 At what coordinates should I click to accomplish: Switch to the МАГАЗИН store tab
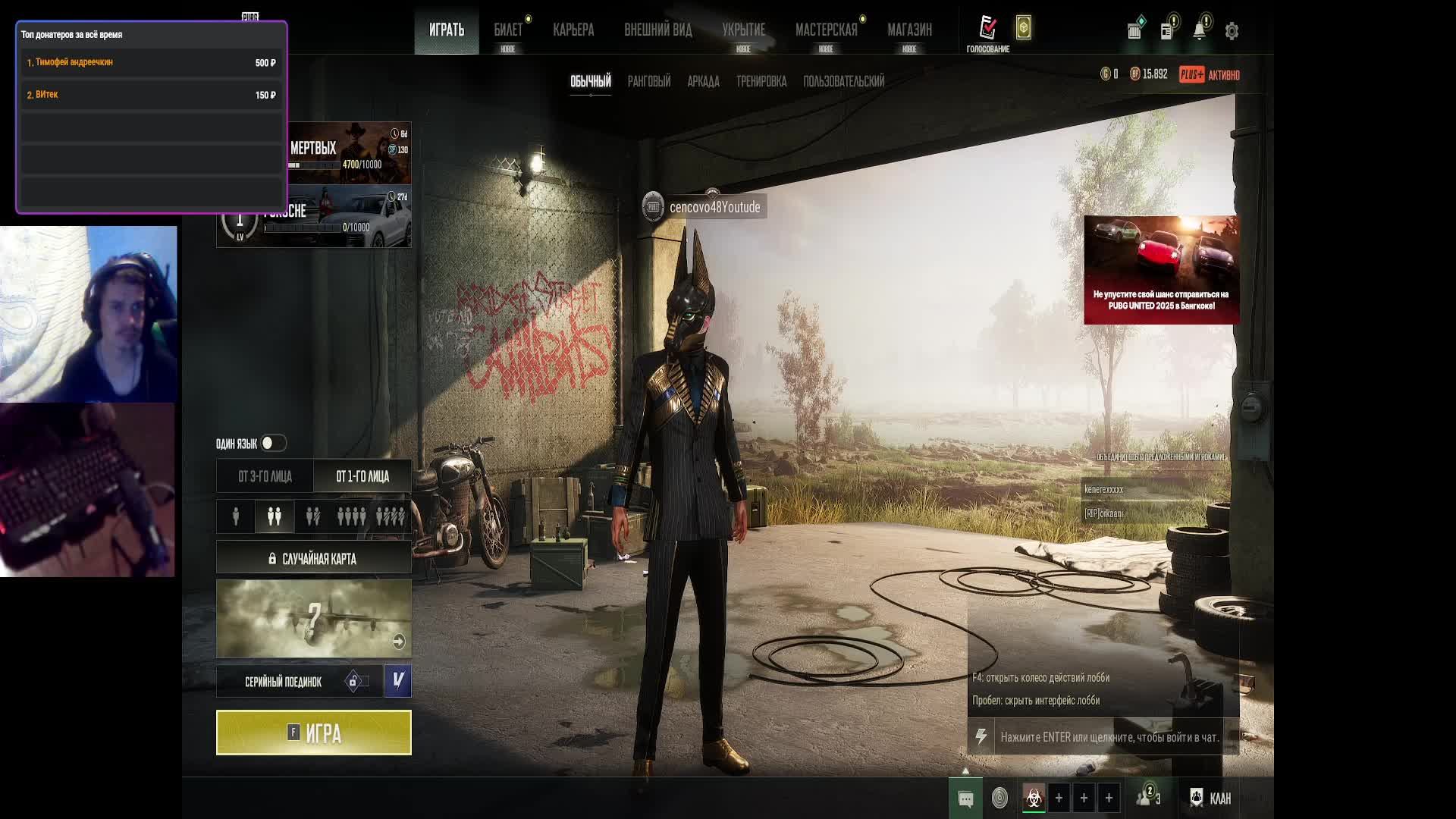[909, 30]
